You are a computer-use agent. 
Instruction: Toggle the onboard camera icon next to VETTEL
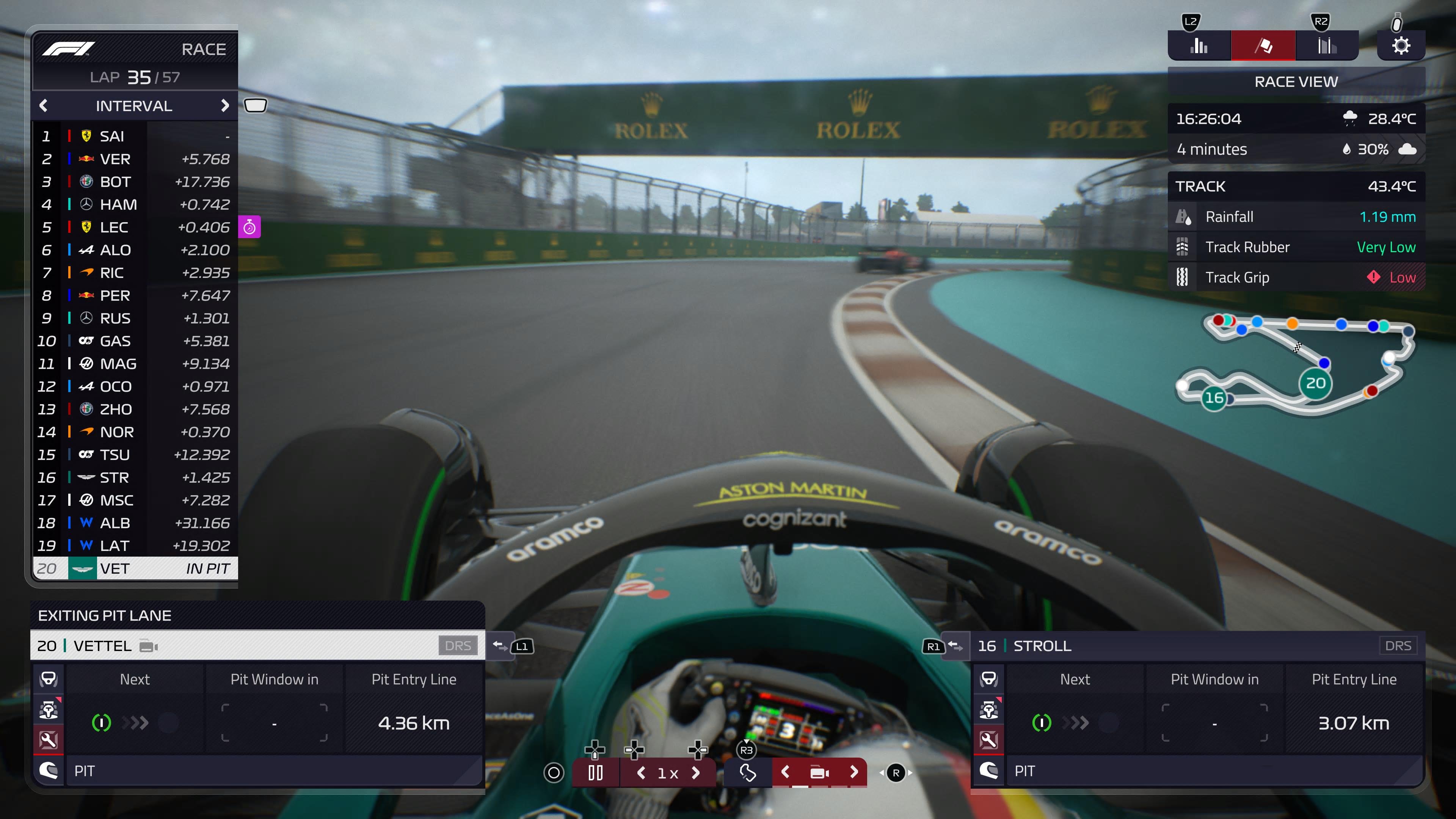(x=148, y=646)
